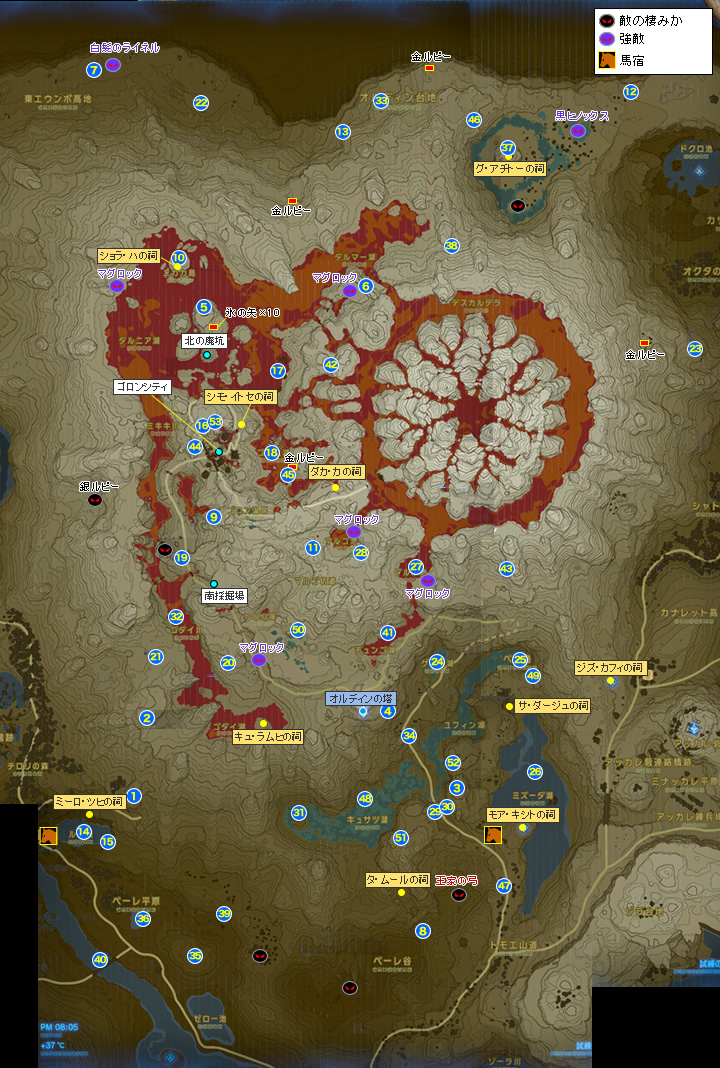Click numbered map marker 40
Viewport: 720px width, 1068px height.
pos(100,960)
